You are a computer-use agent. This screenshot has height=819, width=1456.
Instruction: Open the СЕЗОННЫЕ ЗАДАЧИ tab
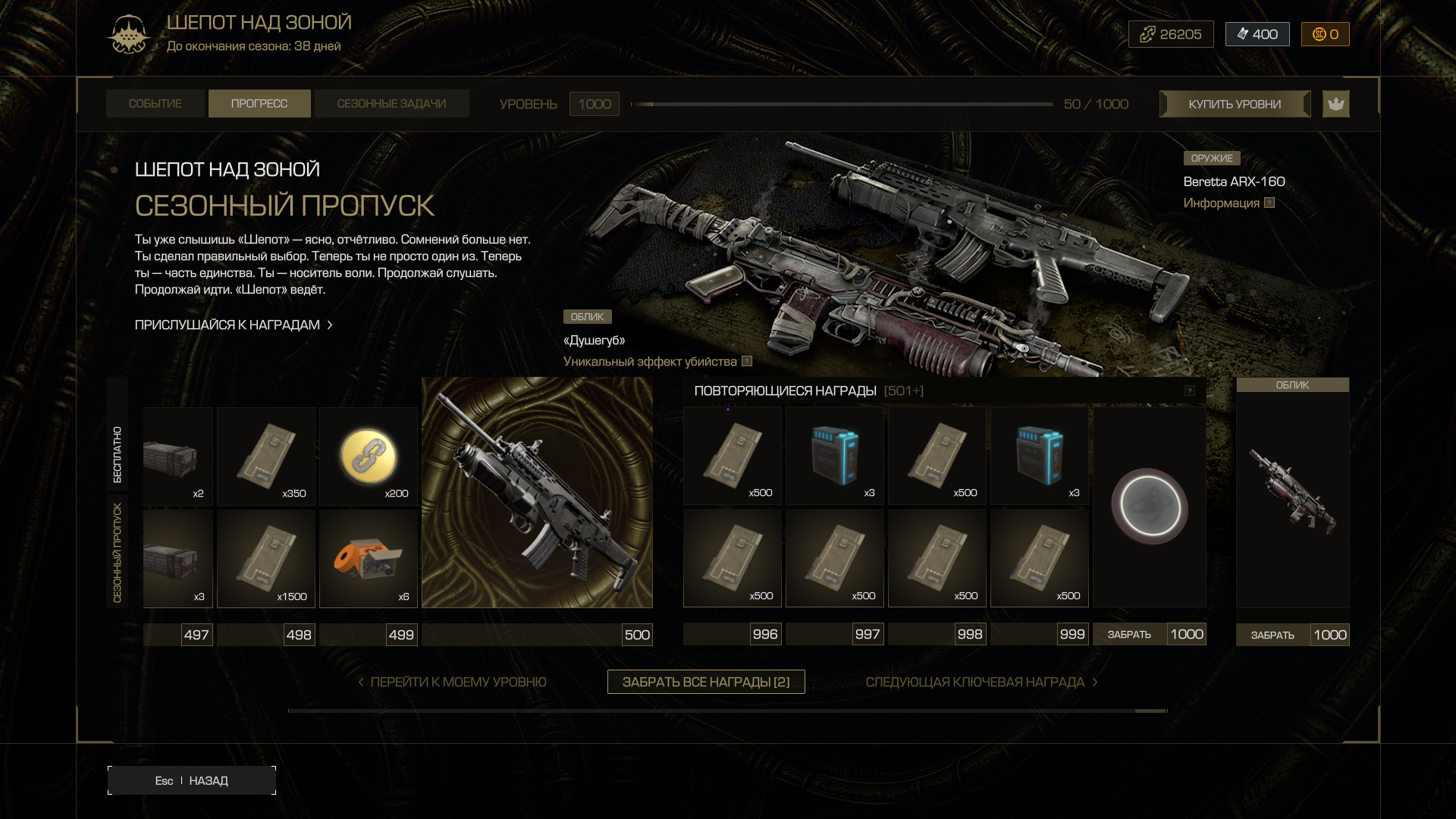[x=391, y=104]
